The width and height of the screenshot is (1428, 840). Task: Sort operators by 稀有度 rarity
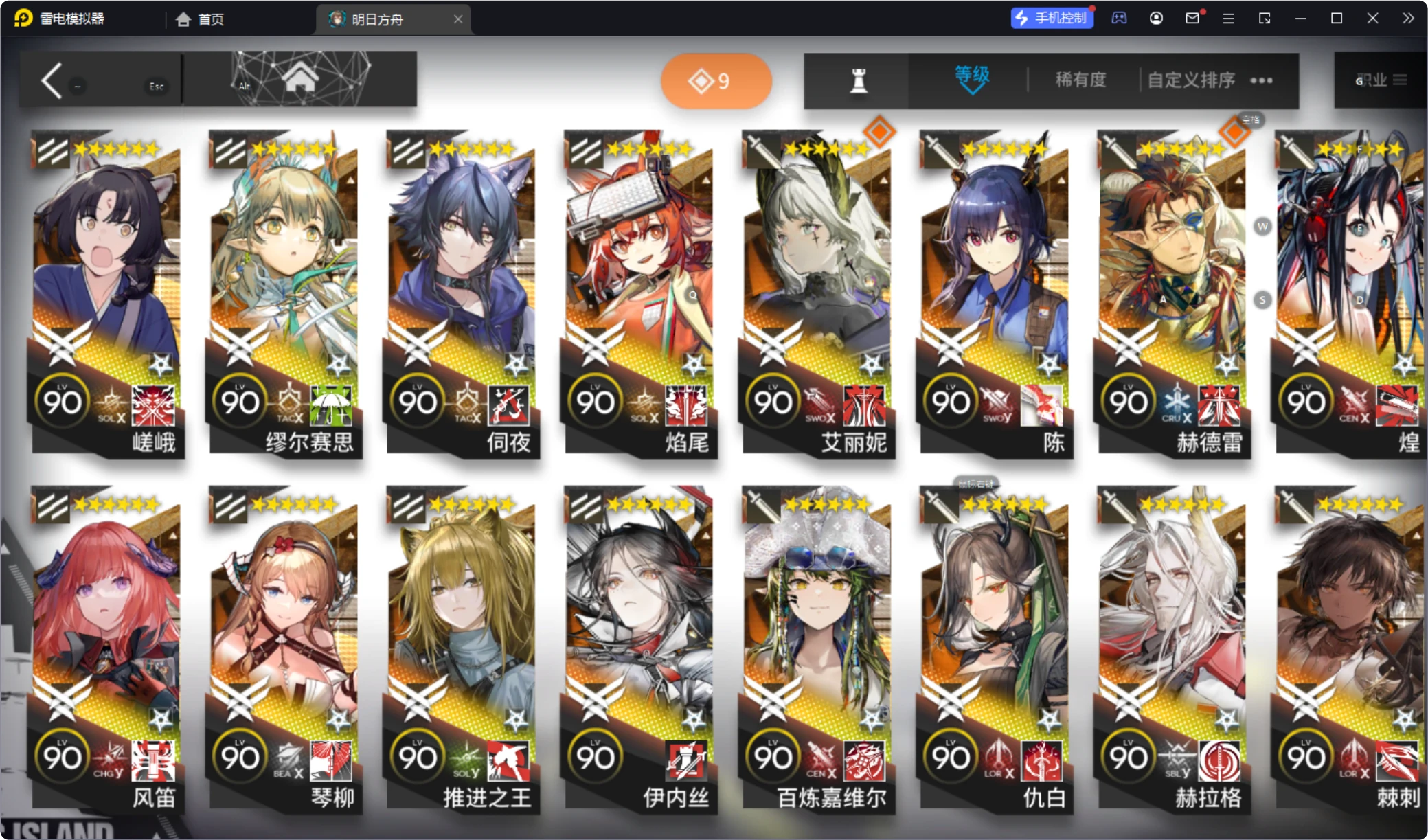[1080, 80]
